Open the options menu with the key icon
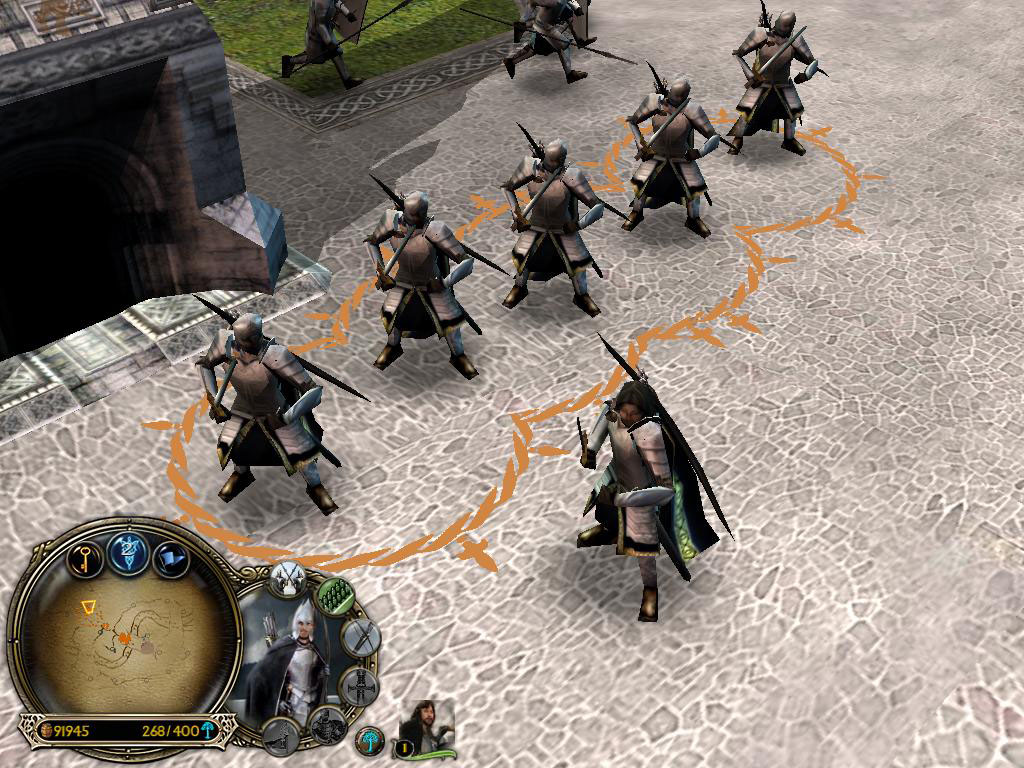This screenshot has width=1024, height=768. tap(86, 556)
